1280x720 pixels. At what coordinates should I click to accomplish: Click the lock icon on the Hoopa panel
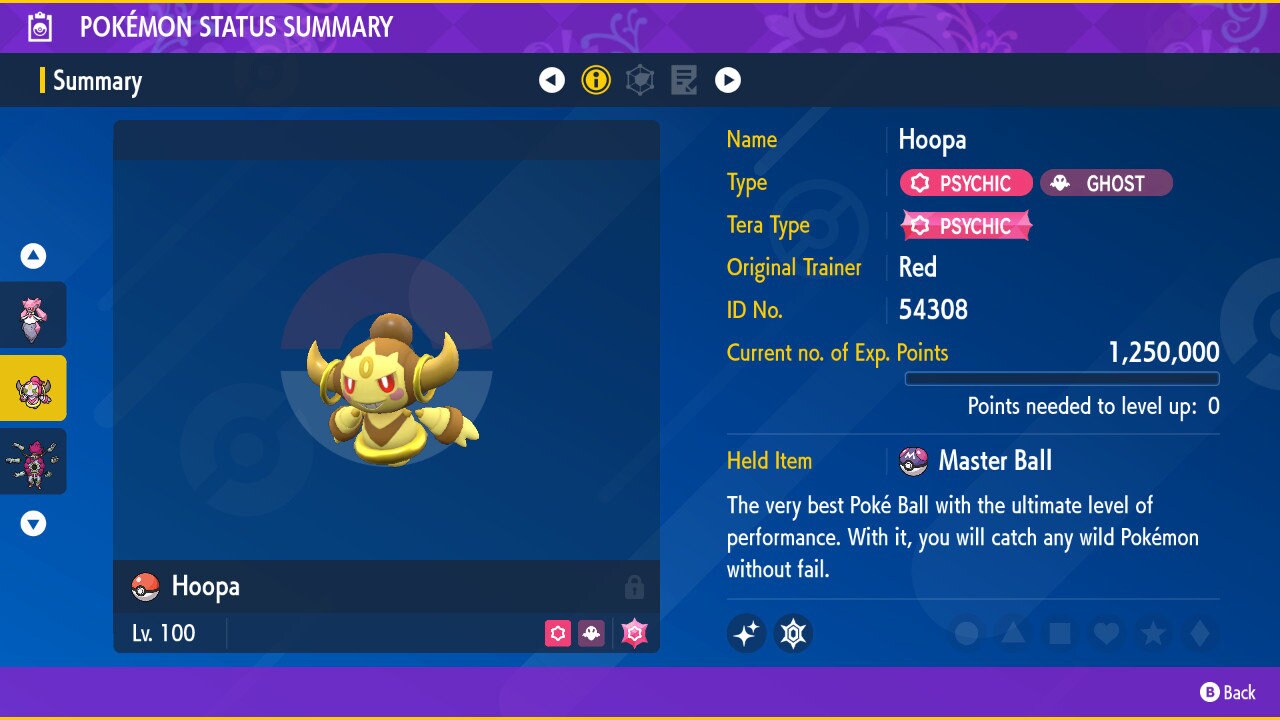635,587
